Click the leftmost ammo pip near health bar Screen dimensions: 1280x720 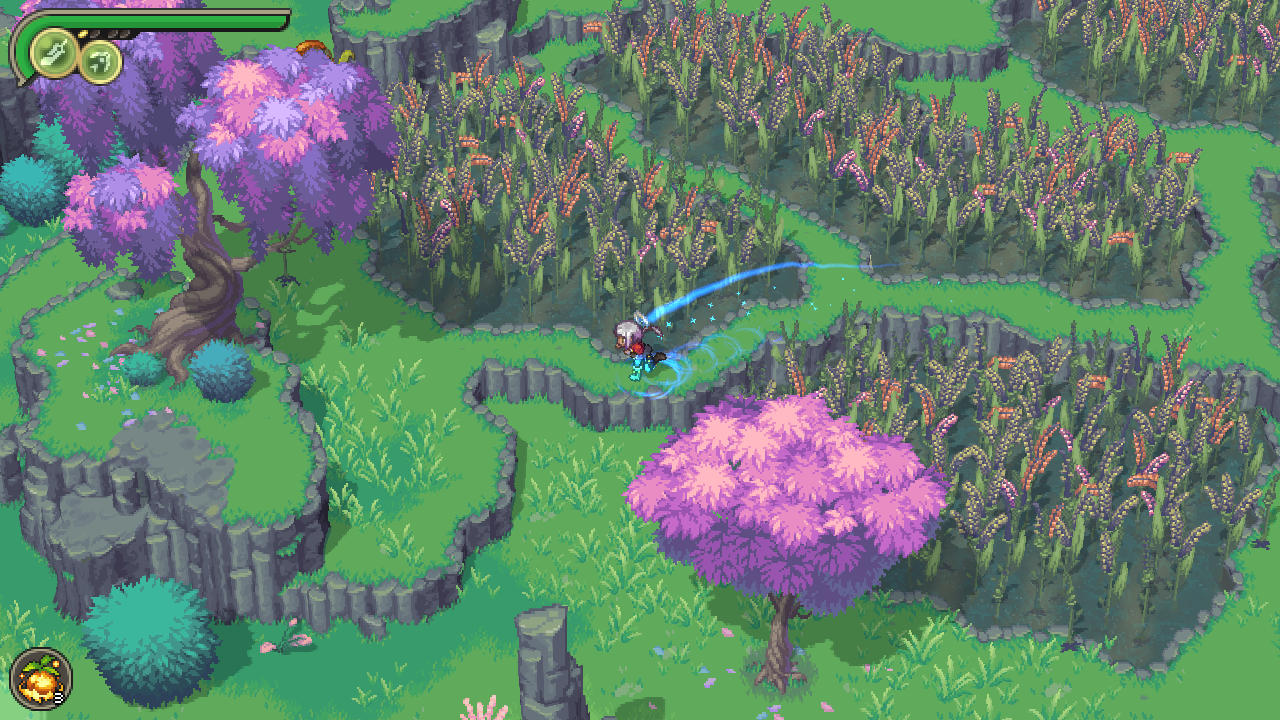click(95, 33)
